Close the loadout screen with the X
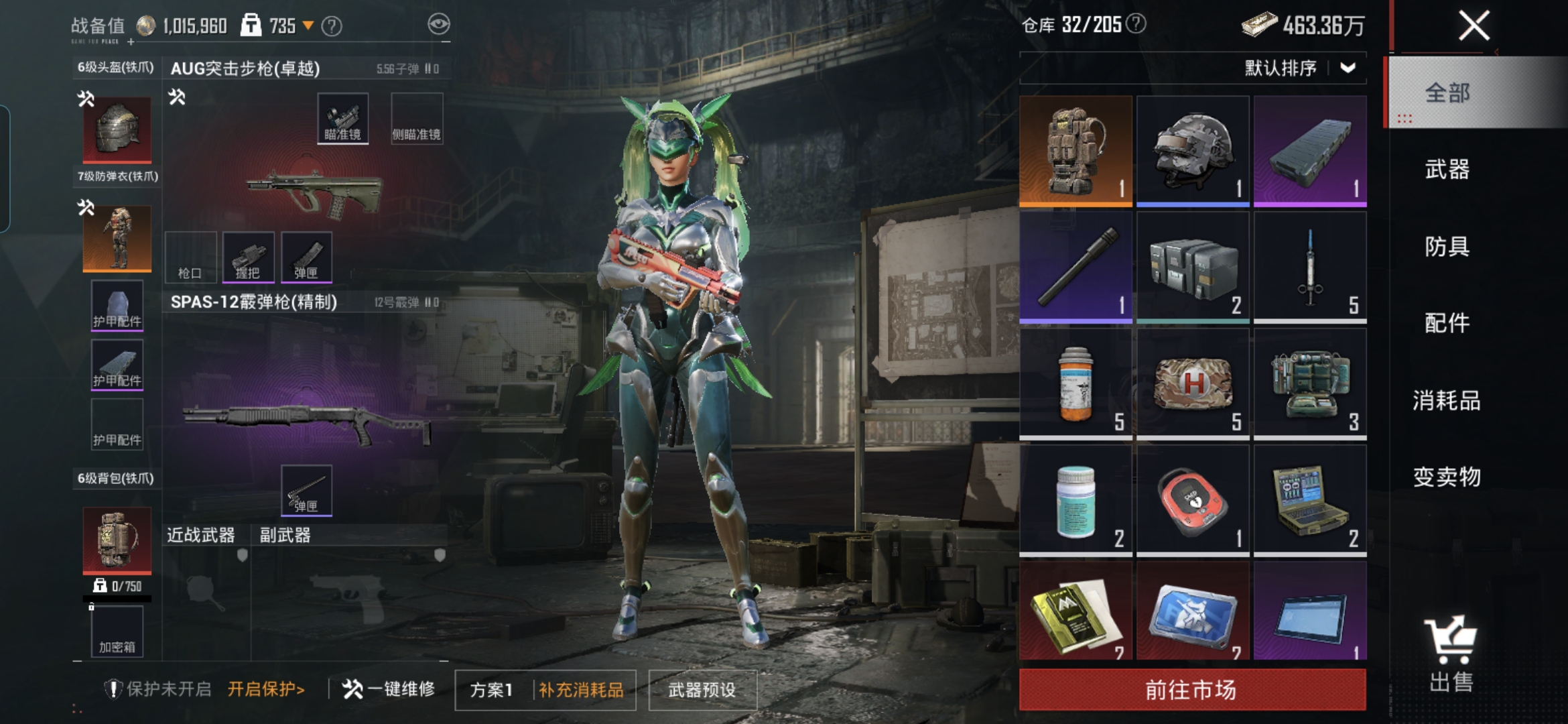This screenshot has width=1568, height=724. [x=1474, y=26]
